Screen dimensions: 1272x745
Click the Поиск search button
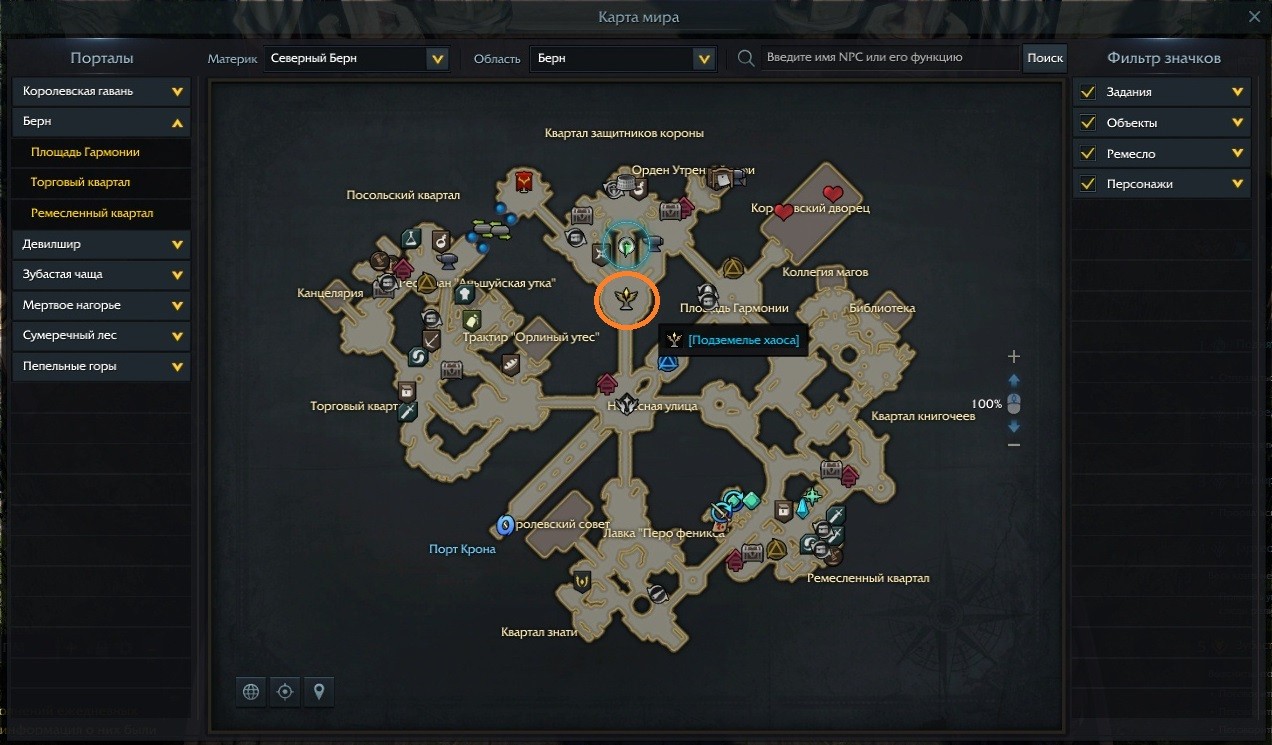[x=1044, y=58]
